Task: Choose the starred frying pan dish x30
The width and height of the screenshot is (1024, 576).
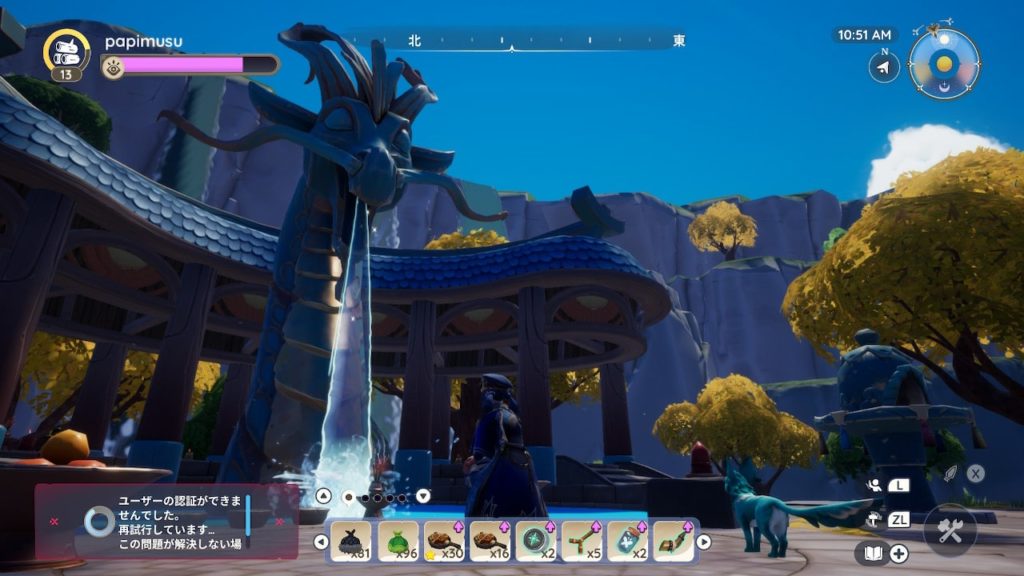Action: point(445,541)
